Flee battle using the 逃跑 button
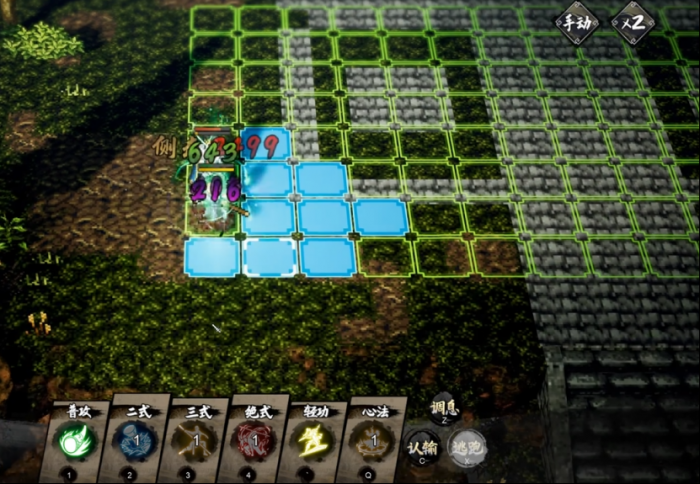700x484 pixels. [x=467, y=448]
